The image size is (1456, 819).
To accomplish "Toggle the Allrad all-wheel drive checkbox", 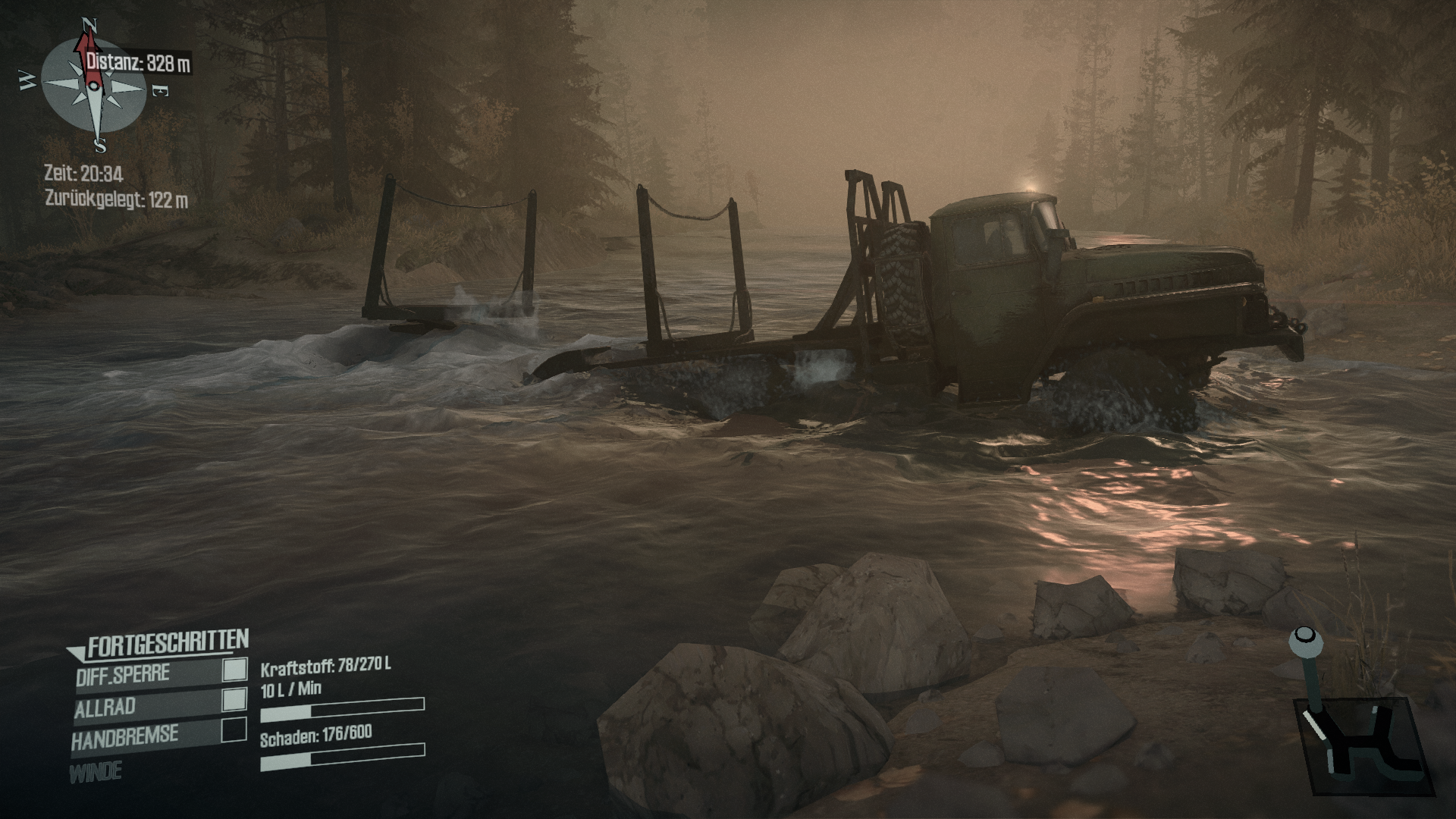I will coord(235,700).
